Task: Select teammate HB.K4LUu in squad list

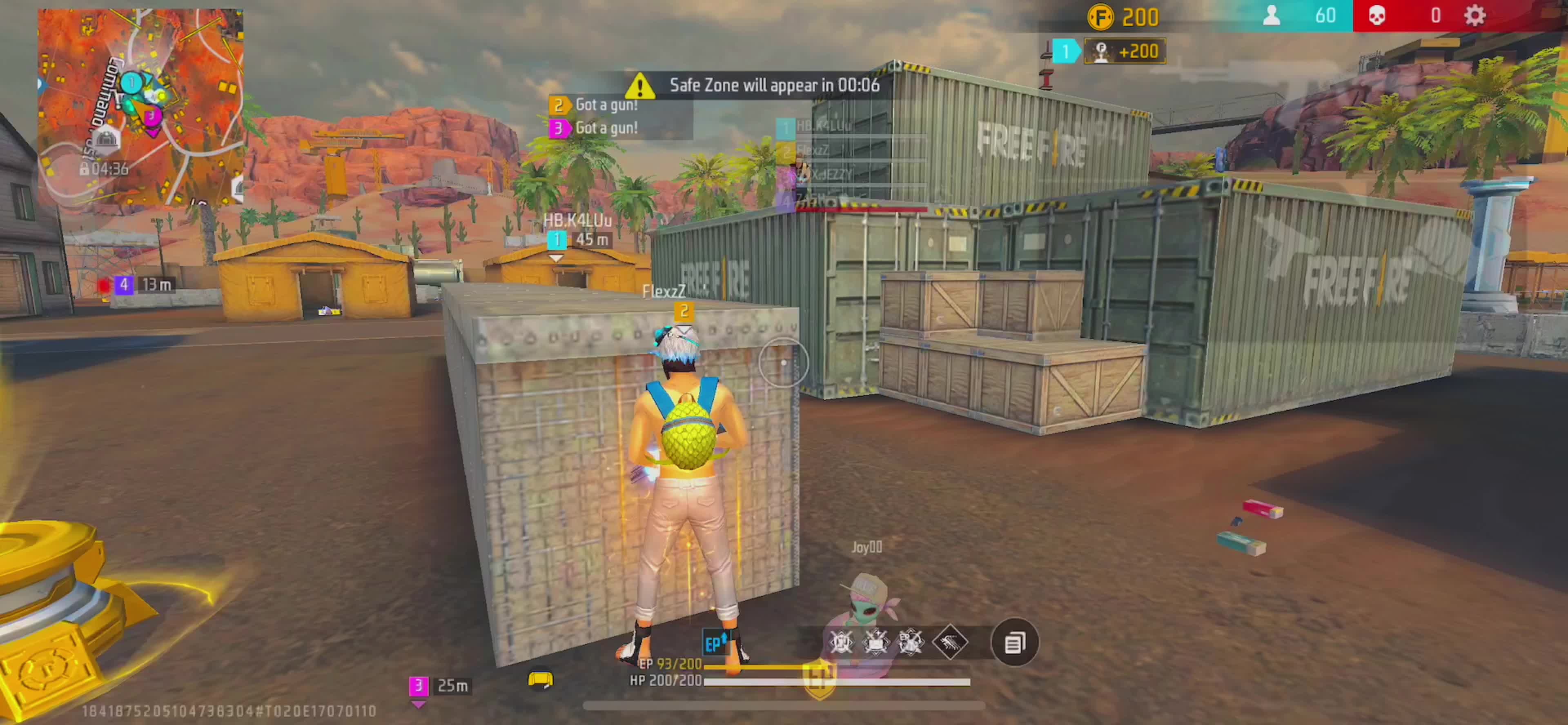Action: 823,126
